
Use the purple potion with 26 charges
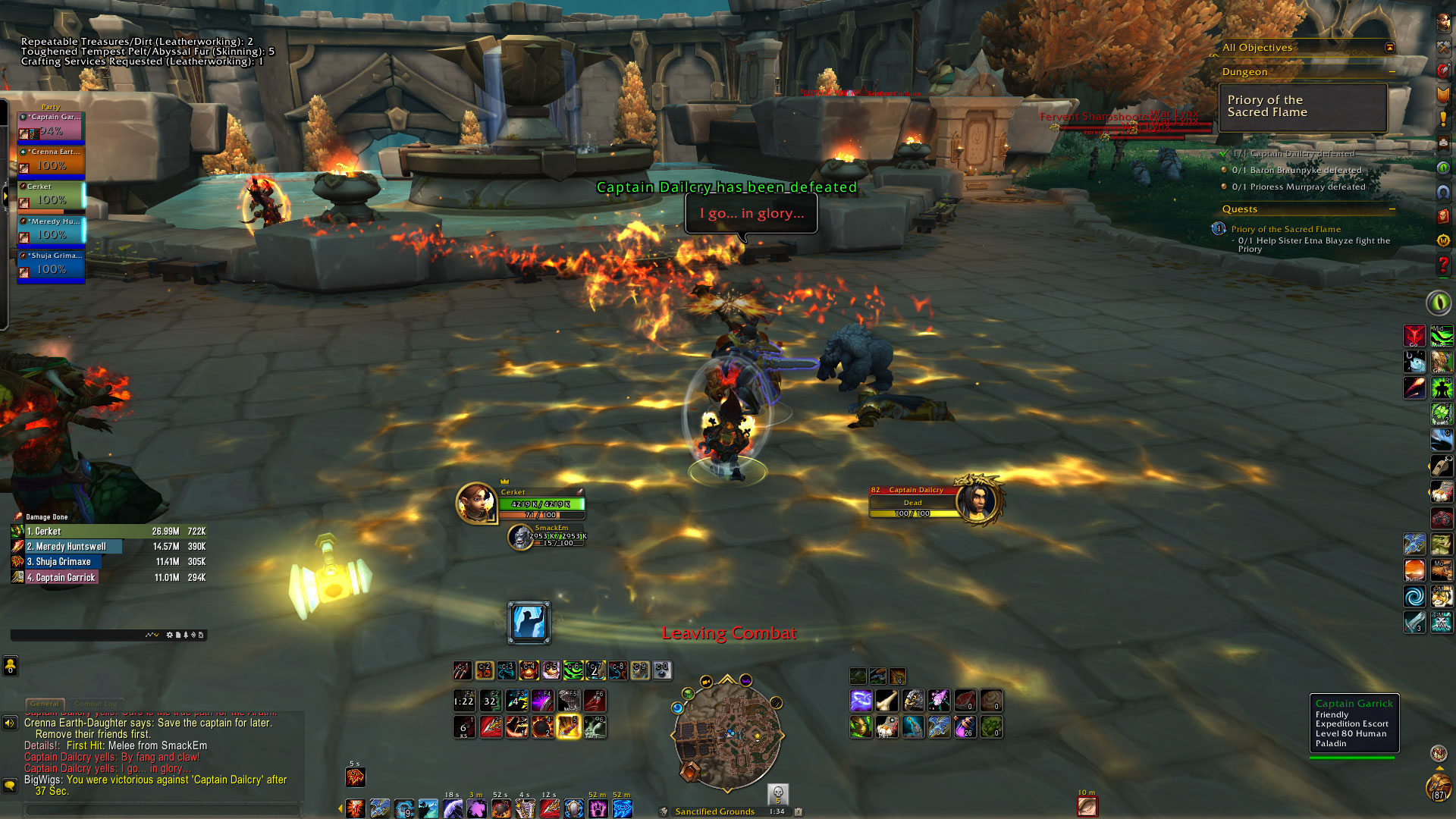point(965,727)
